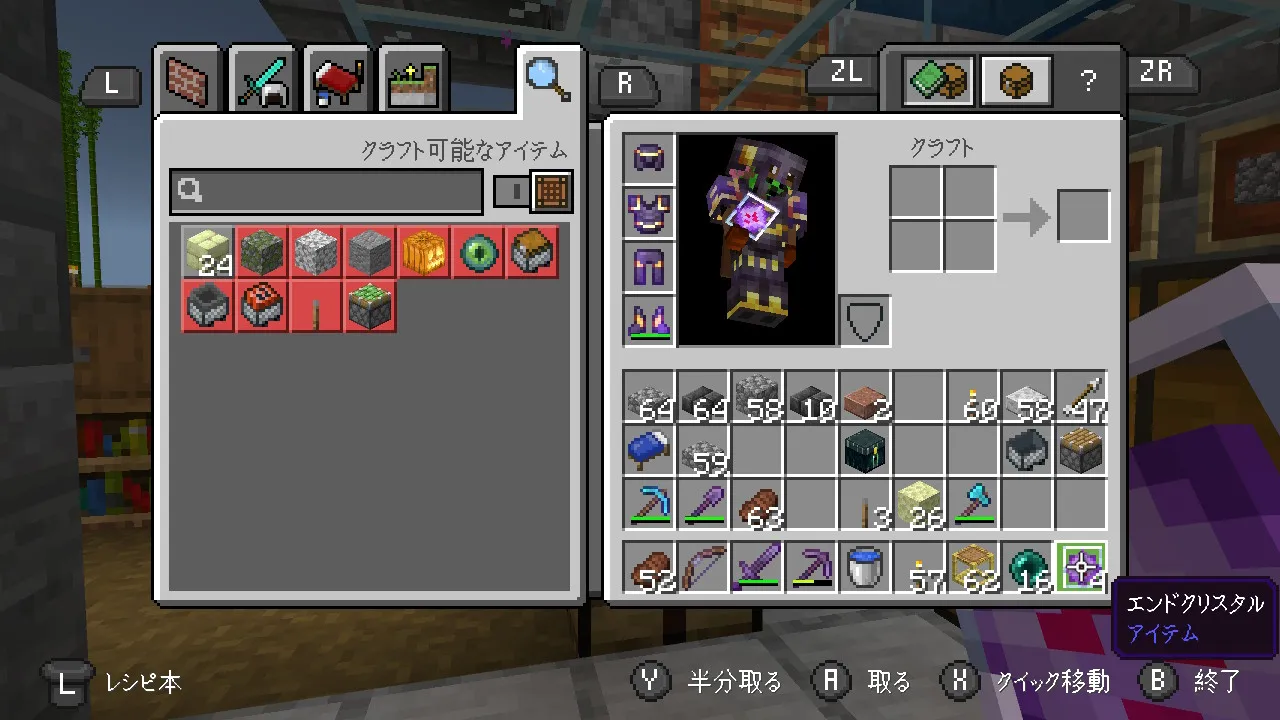Image resolution: width=1280 pixels, height=720 pixels.
Task: Pick the eye of ender recipe
Action: pos(476,252)
